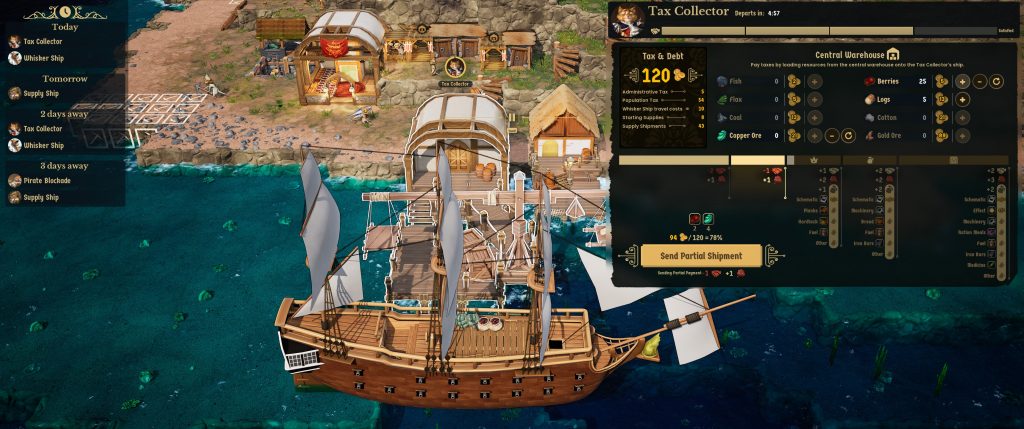Add Berries to the tax shipment

[x=962, y=81]
